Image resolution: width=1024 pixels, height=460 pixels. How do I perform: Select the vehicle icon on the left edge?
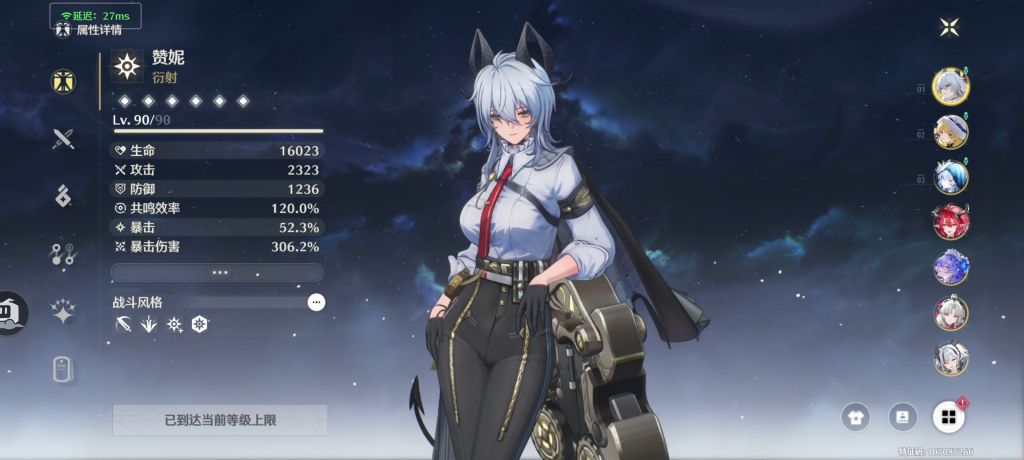click(12, 312)
